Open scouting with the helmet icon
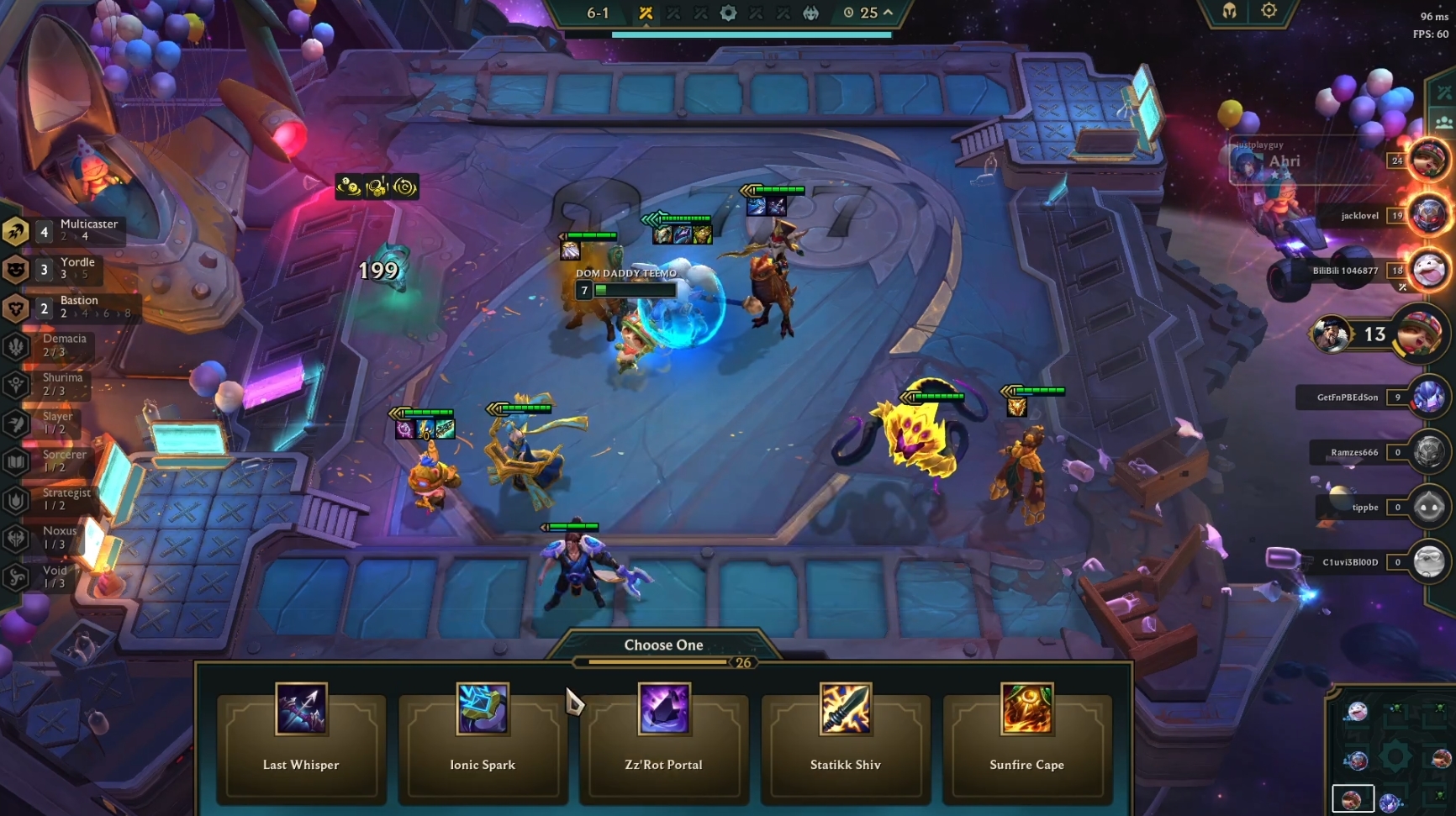1456x816 pixels. click(x=1229, y=12)
